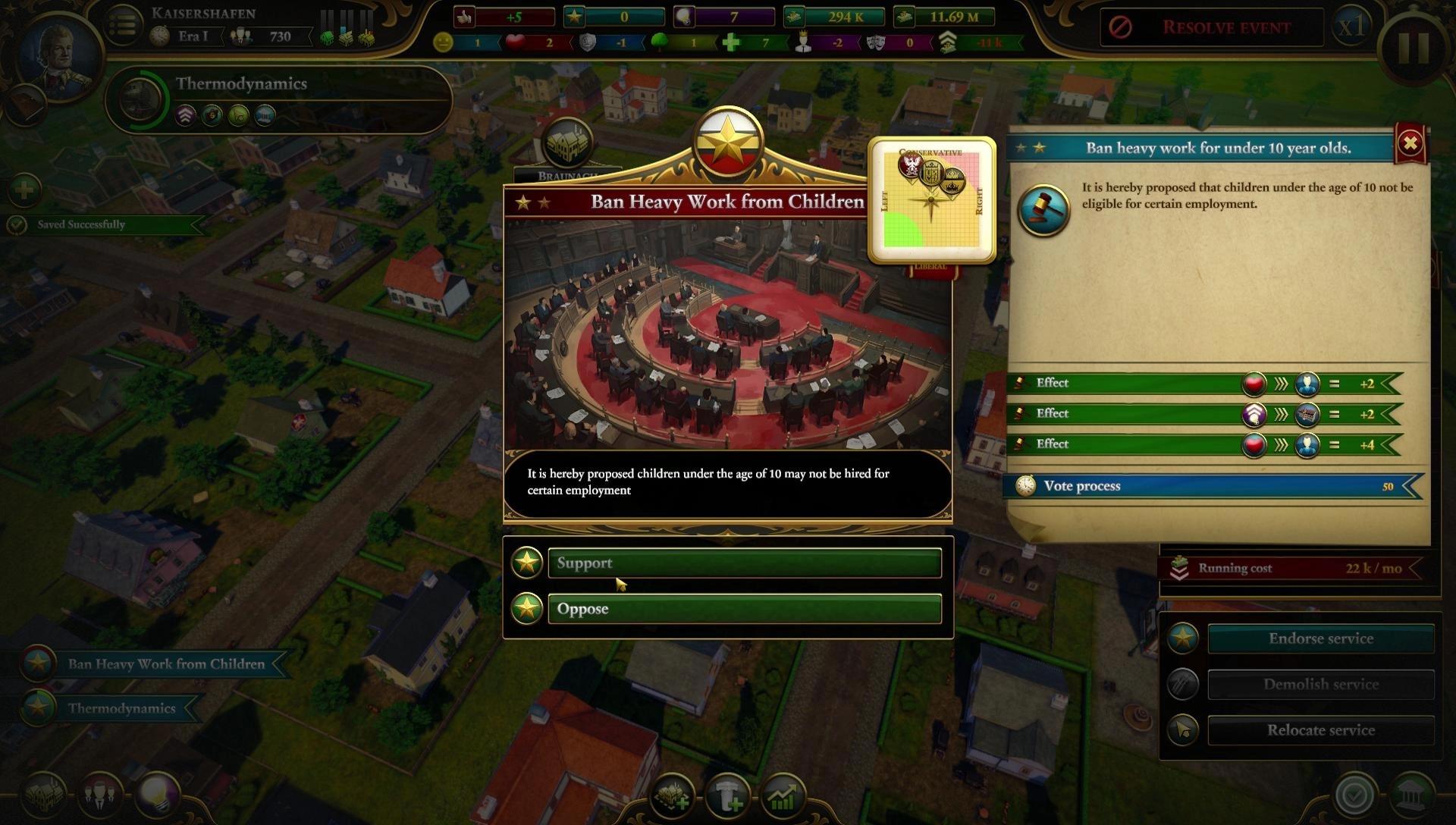Select the Oppose vote option
This screenshot has width=1456, height=825.
pos(743,608)
